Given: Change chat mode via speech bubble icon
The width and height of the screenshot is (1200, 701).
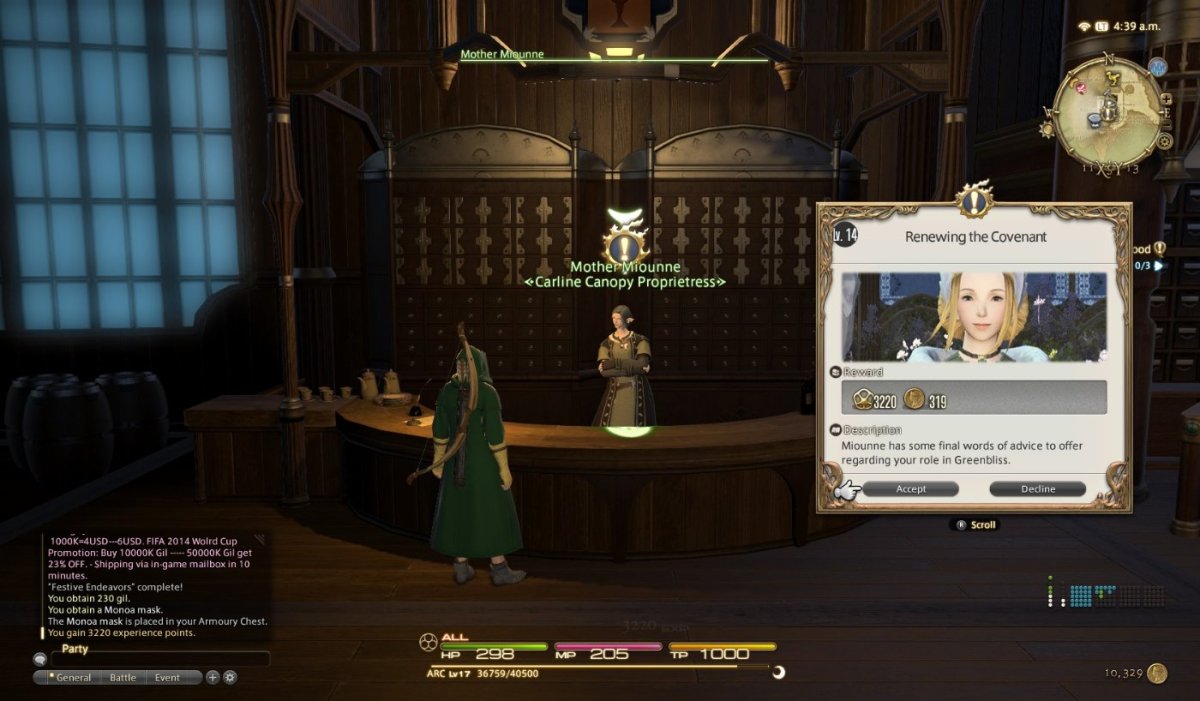Looking at the screenshot, I should [40, 659].
